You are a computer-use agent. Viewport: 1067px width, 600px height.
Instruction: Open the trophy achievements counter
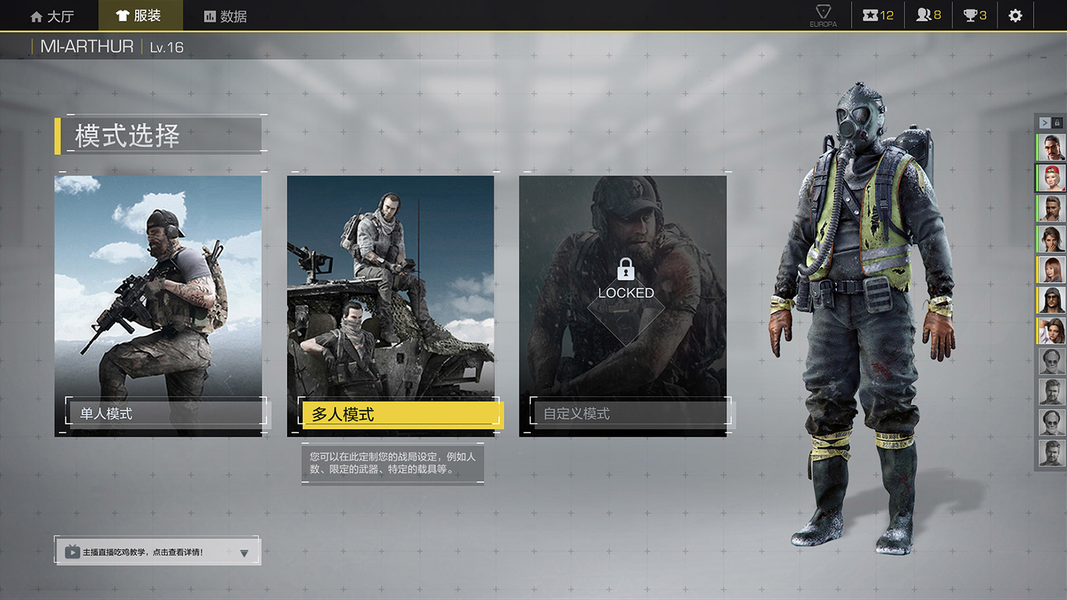(975, 16)
